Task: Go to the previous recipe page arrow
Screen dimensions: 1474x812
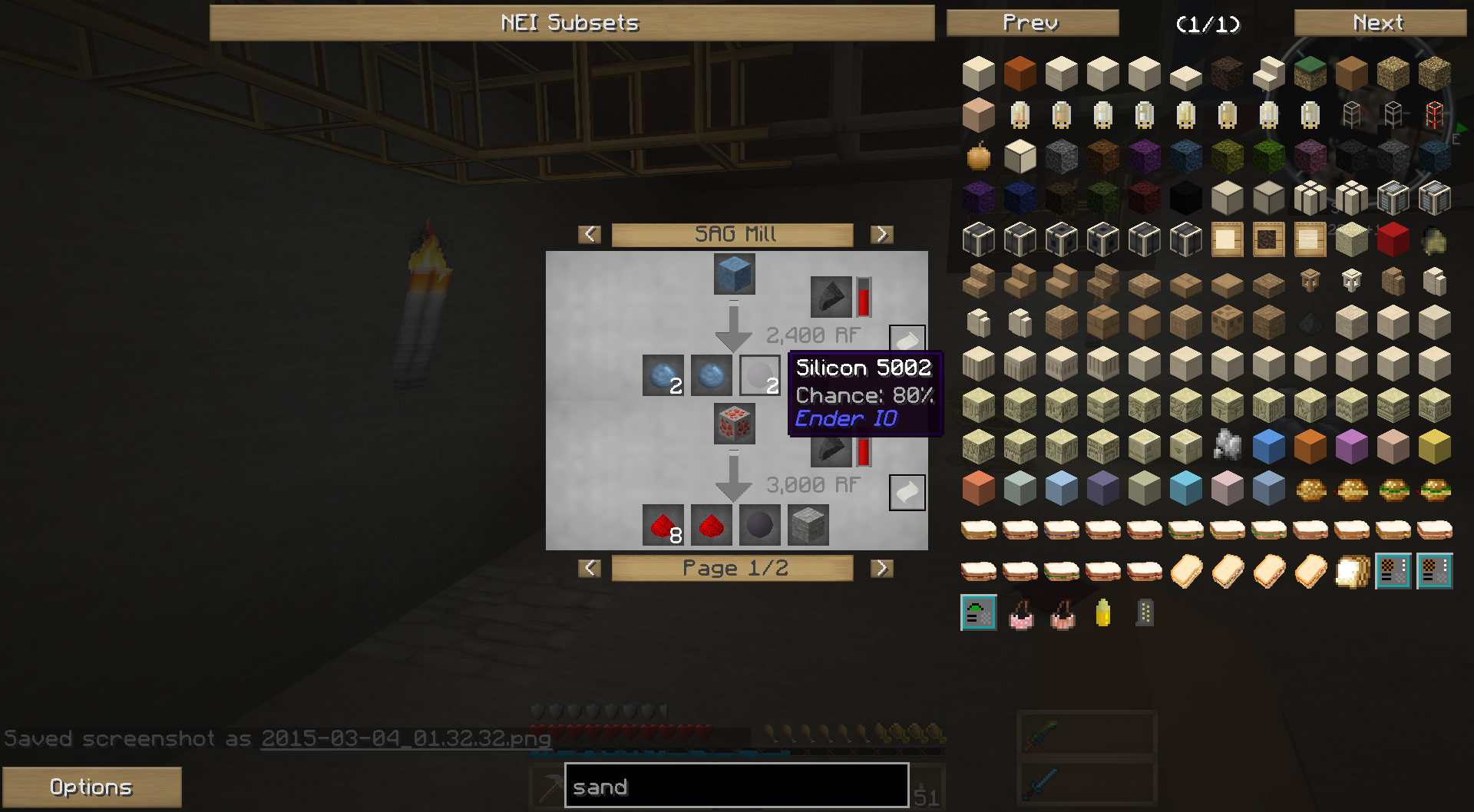Action: tap(590, 568)
